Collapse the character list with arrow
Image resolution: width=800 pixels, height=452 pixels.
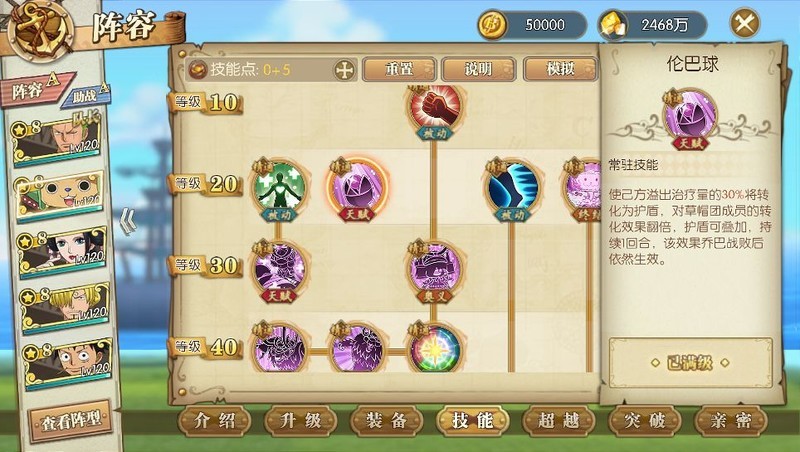point(128,220)
